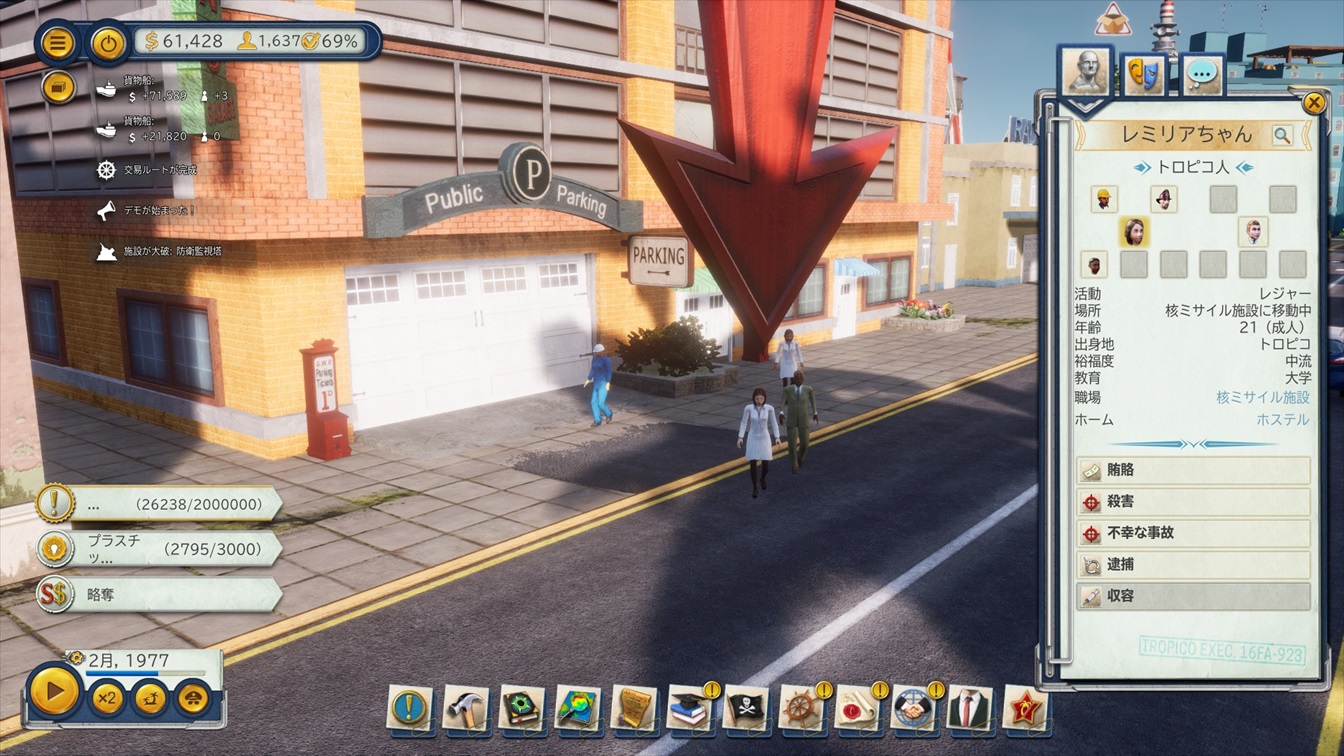1344x756 pixels.
Task: Choose the 賄賂 (bribe) action
Action: [1193, 470]
